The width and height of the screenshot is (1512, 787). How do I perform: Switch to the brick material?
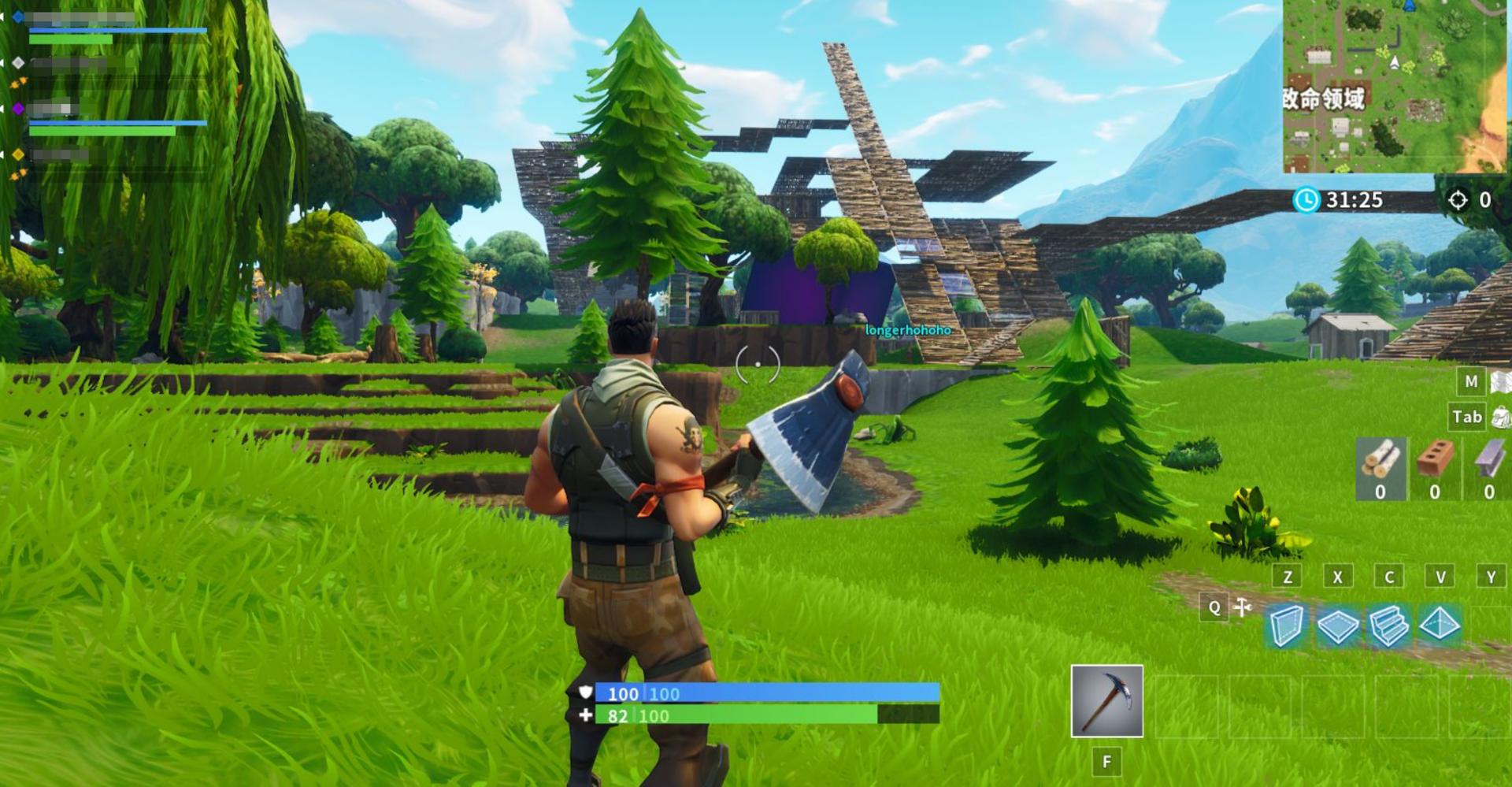(1435, 466)
